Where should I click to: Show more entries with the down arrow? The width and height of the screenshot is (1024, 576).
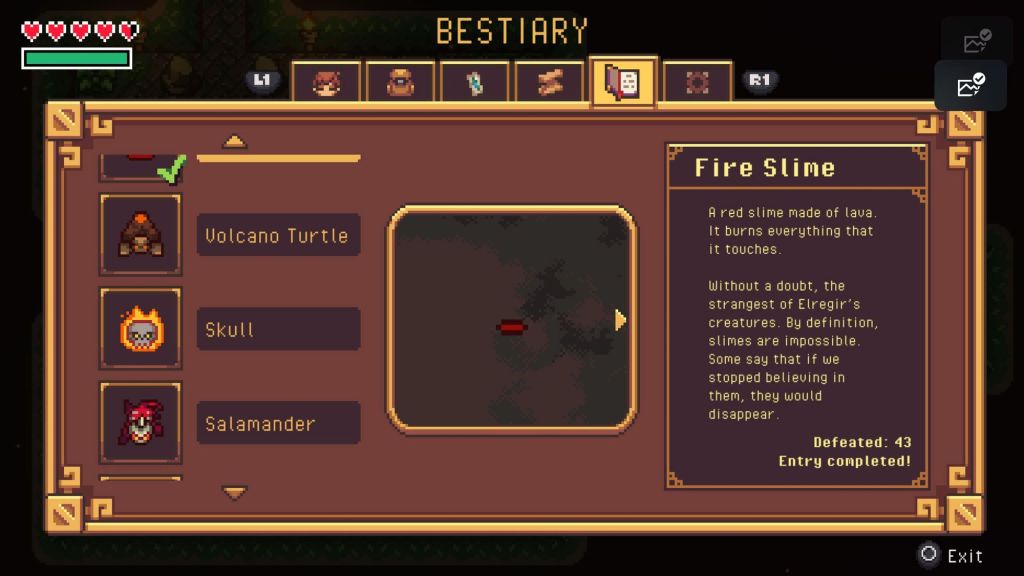click(235, 492)
